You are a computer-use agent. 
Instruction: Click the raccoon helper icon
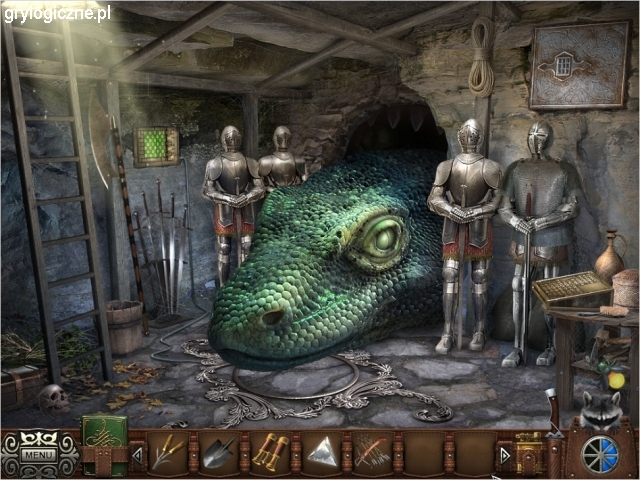point(597,408)
